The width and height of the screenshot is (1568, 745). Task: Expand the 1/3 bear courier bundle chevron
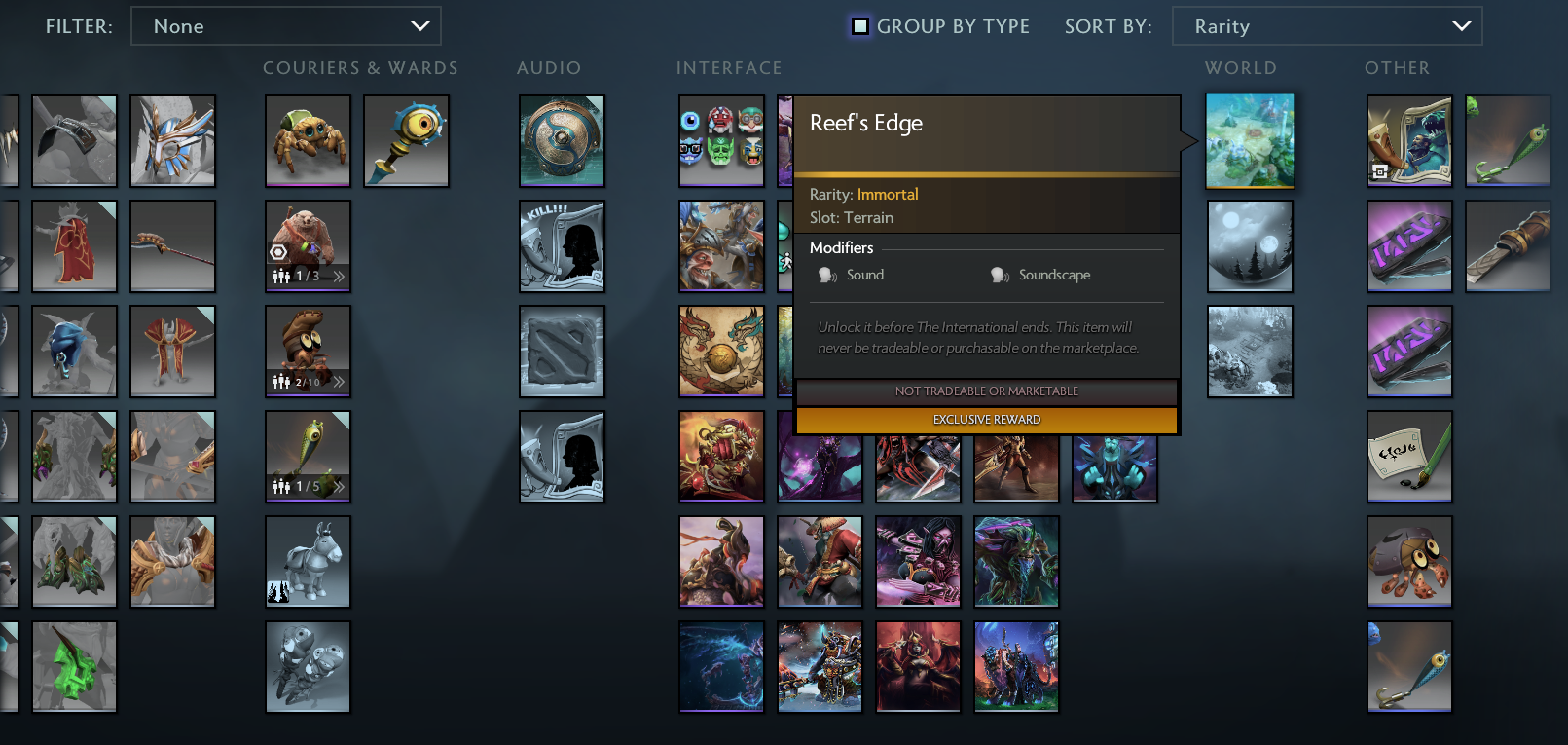pyautogui.click(x=341, y=276)
